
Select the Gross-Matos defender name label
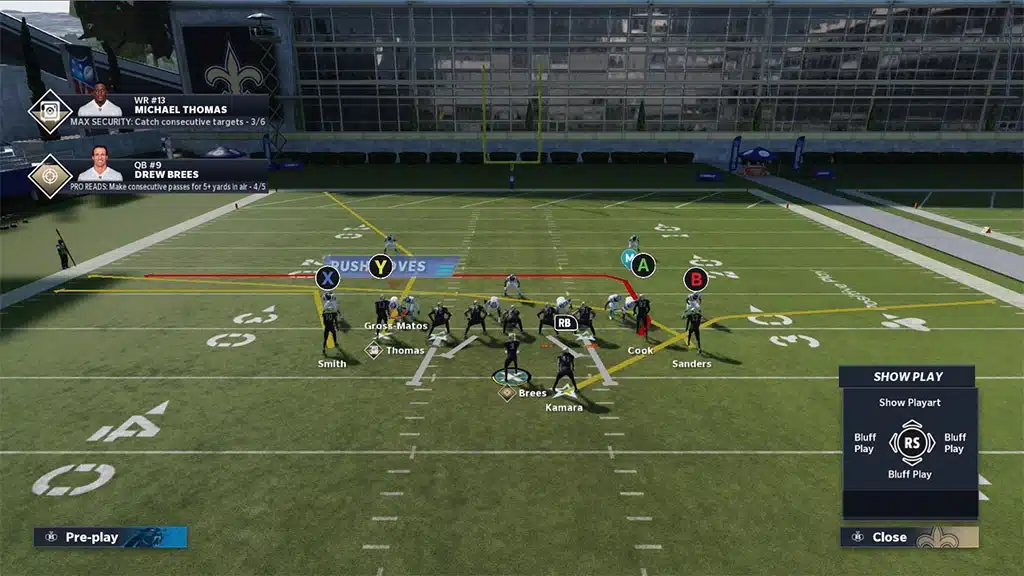[395, 326]
